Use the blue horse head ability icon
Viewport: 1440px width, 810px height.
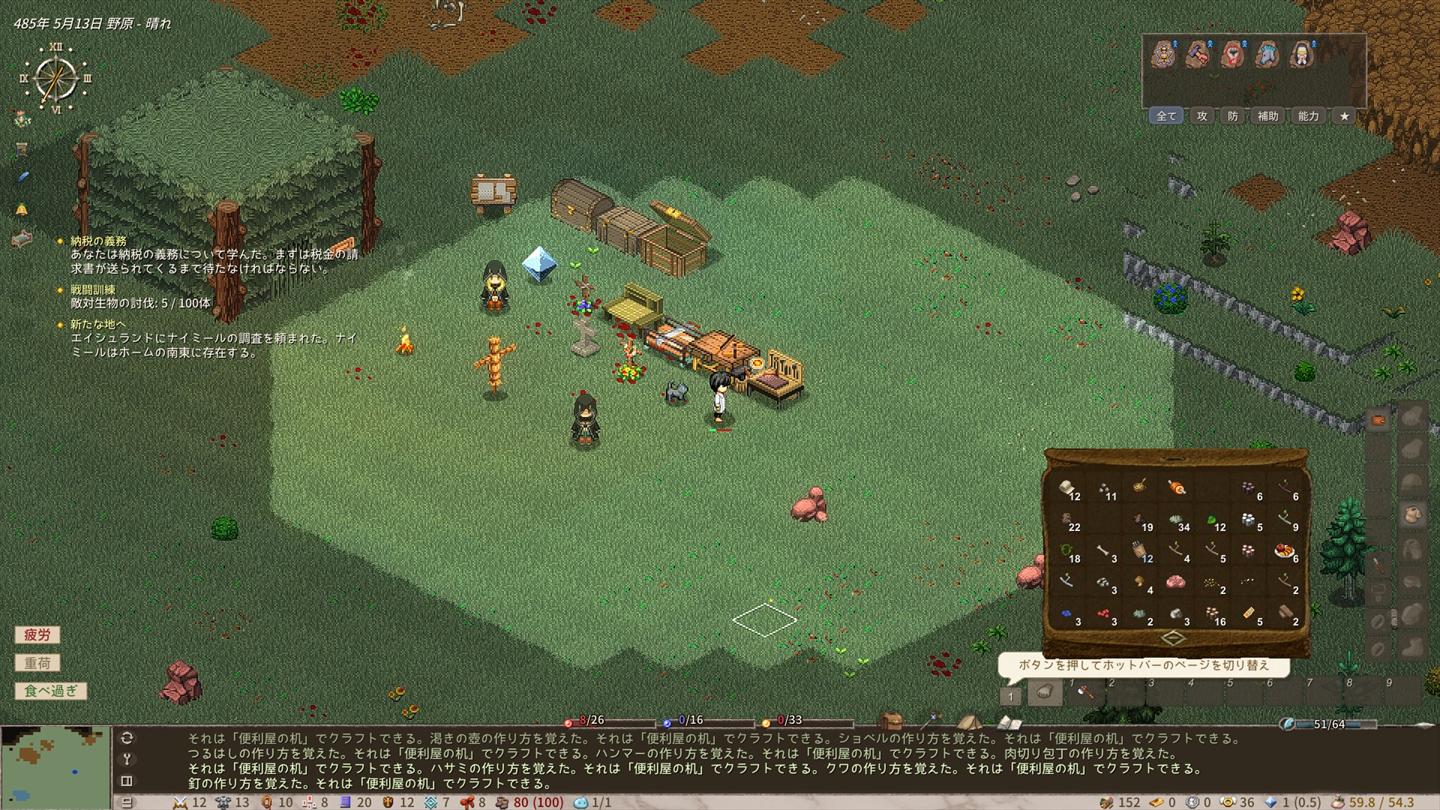click(x=1266, y=54)
